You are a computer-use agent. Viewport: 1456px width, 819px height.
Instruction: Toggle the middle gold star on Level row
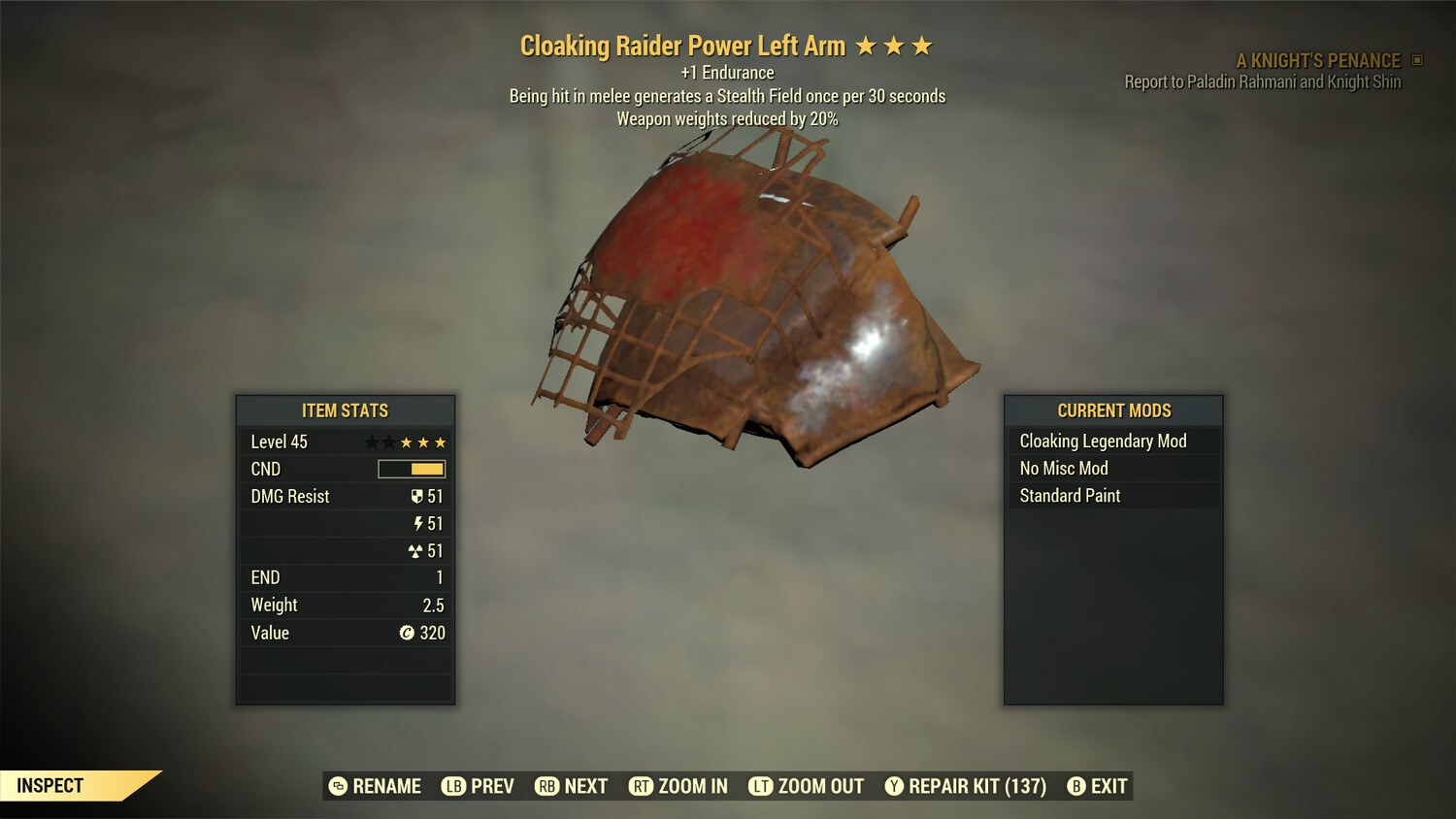click(421, 442)
